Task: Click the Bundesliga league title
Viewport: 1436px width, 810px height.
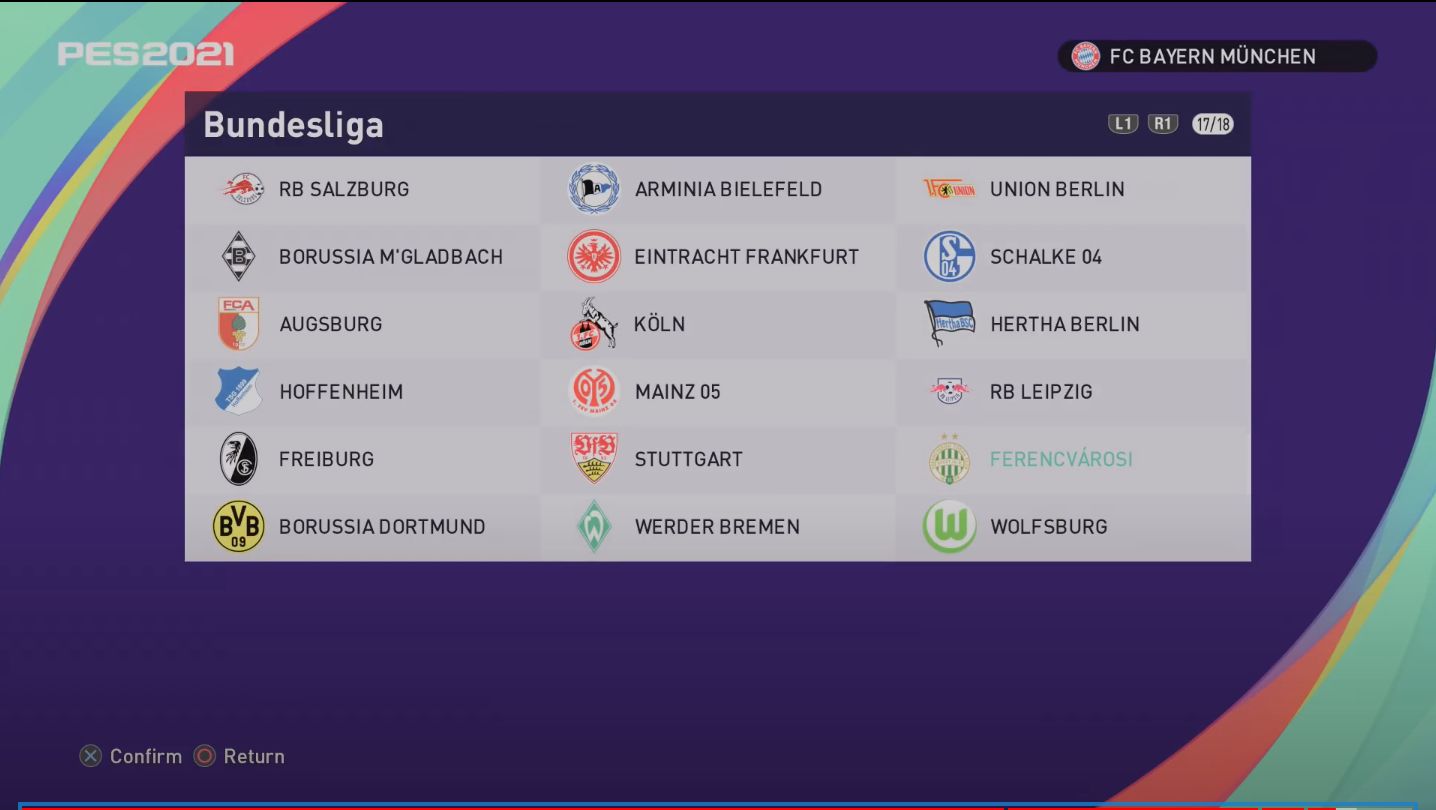Action: (293, 126)
